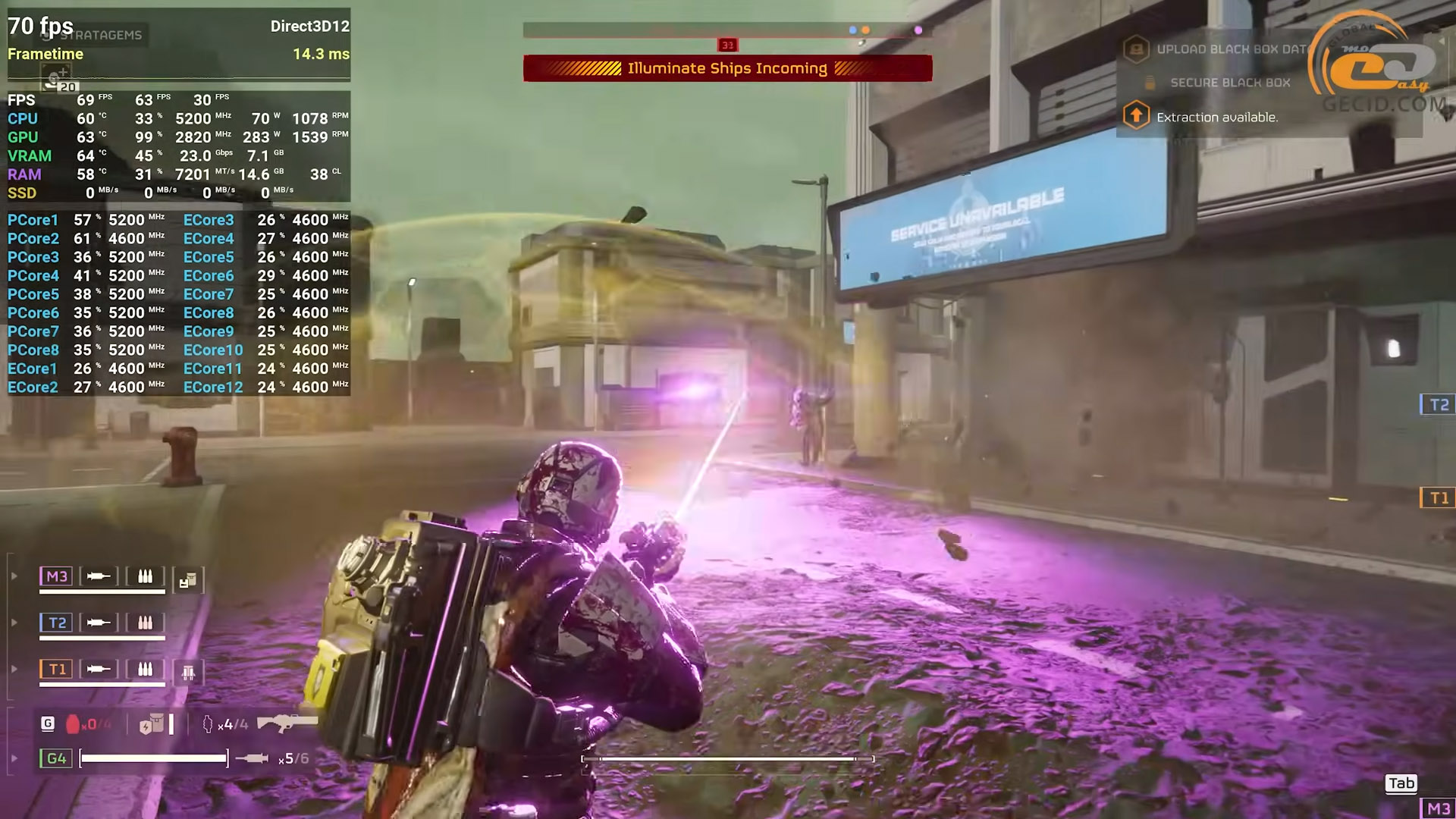Image resolution: width=1456 pixels, height=819 pixels.
Task: Open the Upload Black Box Data objective
Action: pyautogui.click(x=1231, y=49)
